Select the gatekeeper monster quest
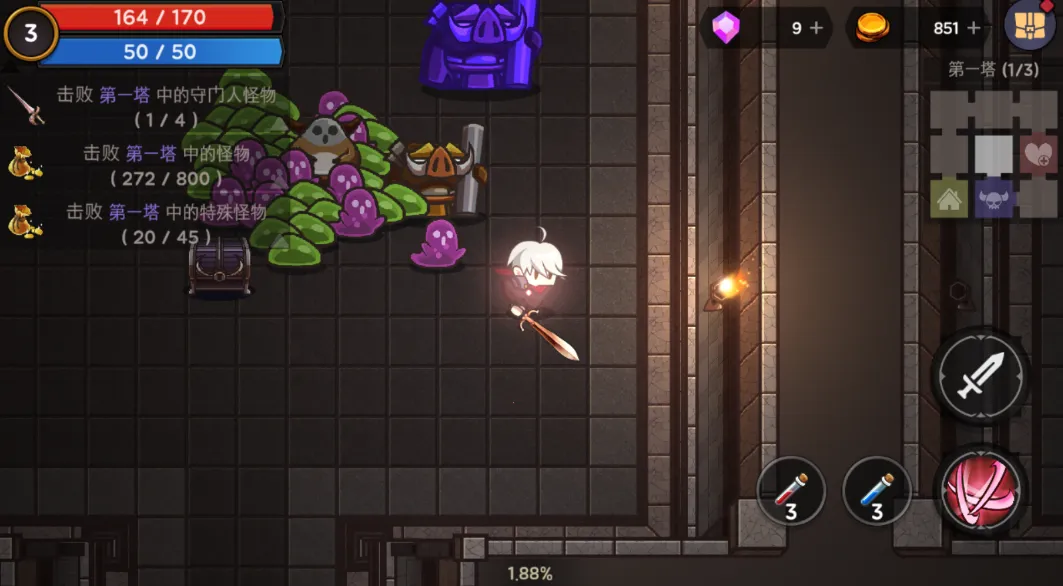Viewport: 1063px width, 586px height. tap(150, 105)
